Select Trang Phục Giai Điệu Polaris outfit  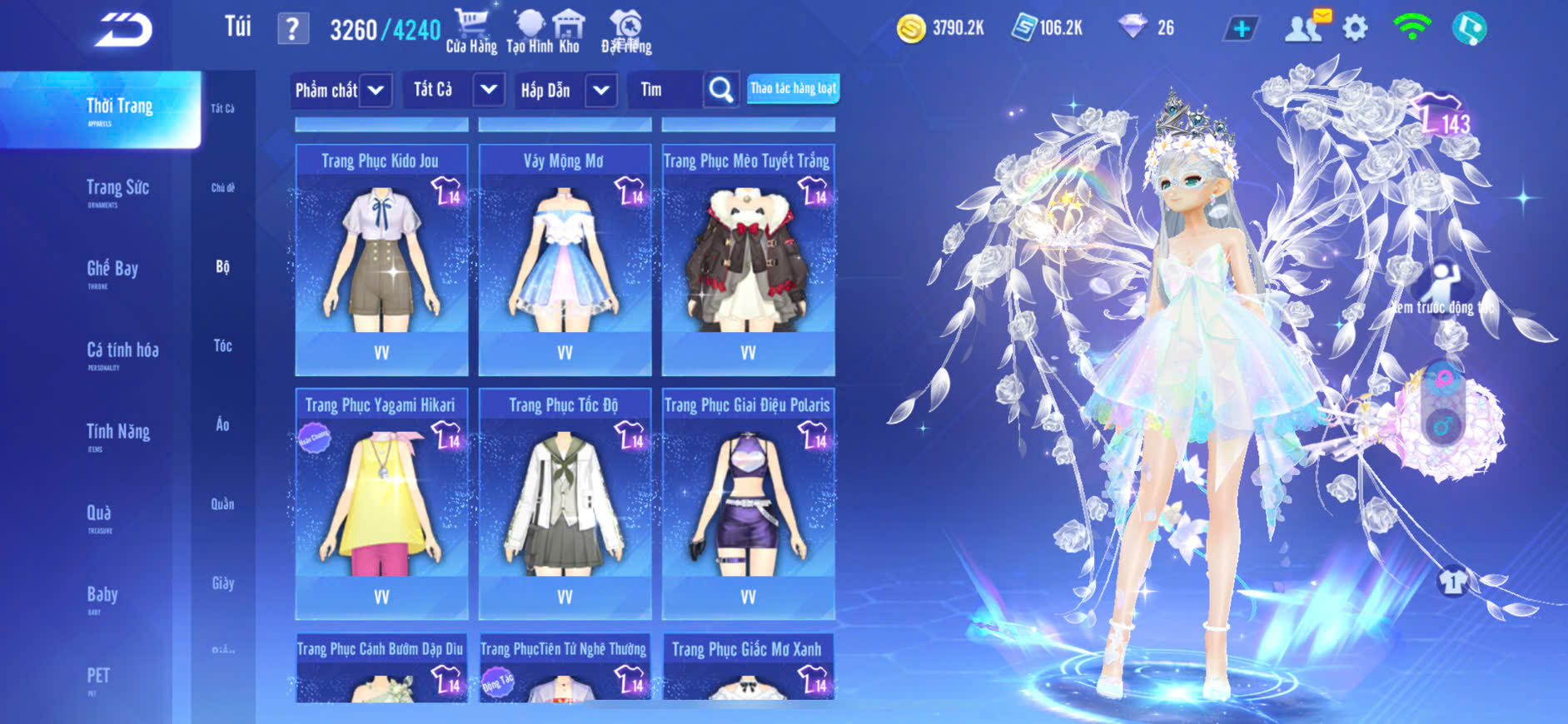(748, 503)
